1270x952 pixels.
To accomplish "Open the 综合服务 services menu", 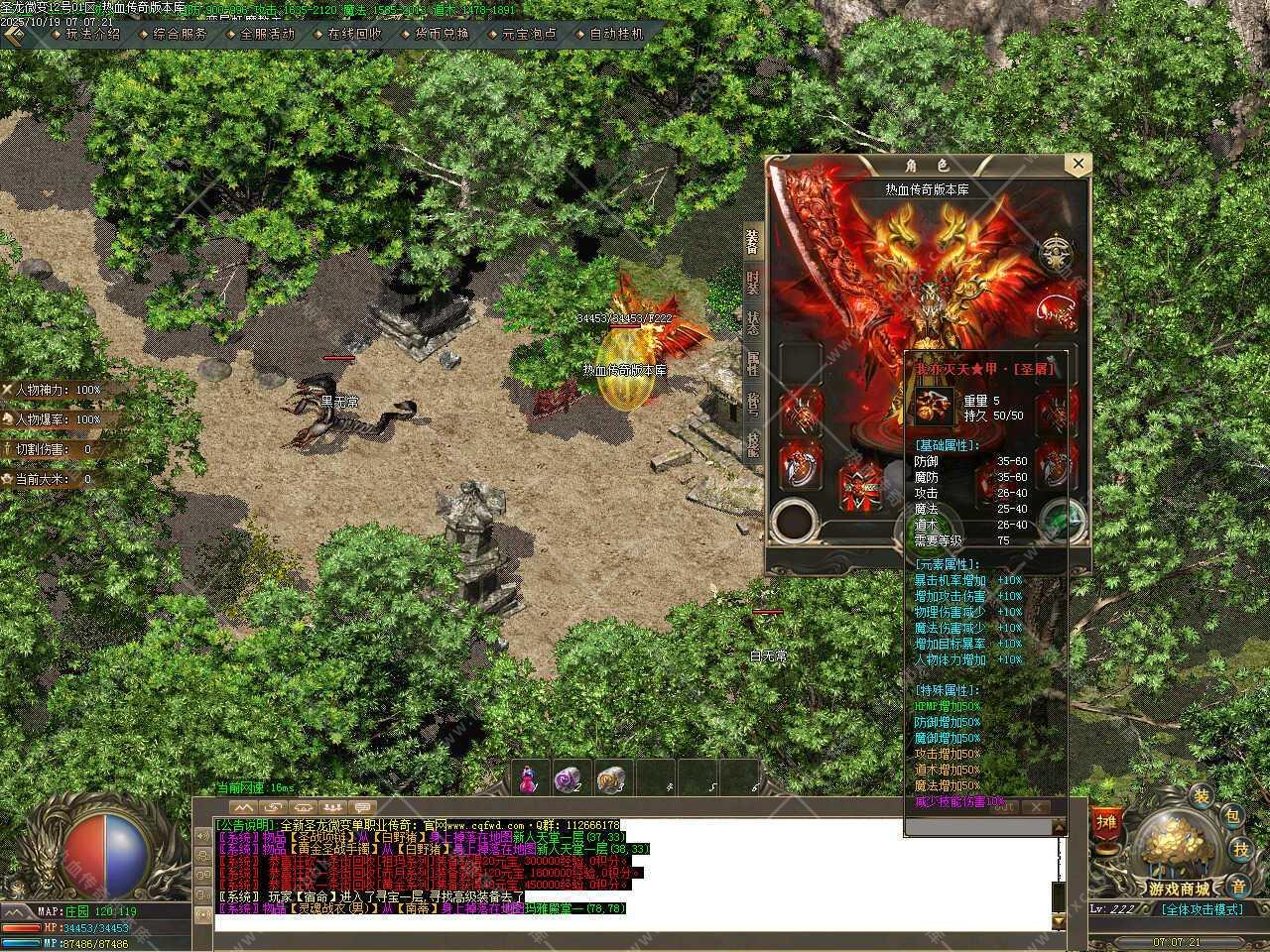I will click(180, 33).
